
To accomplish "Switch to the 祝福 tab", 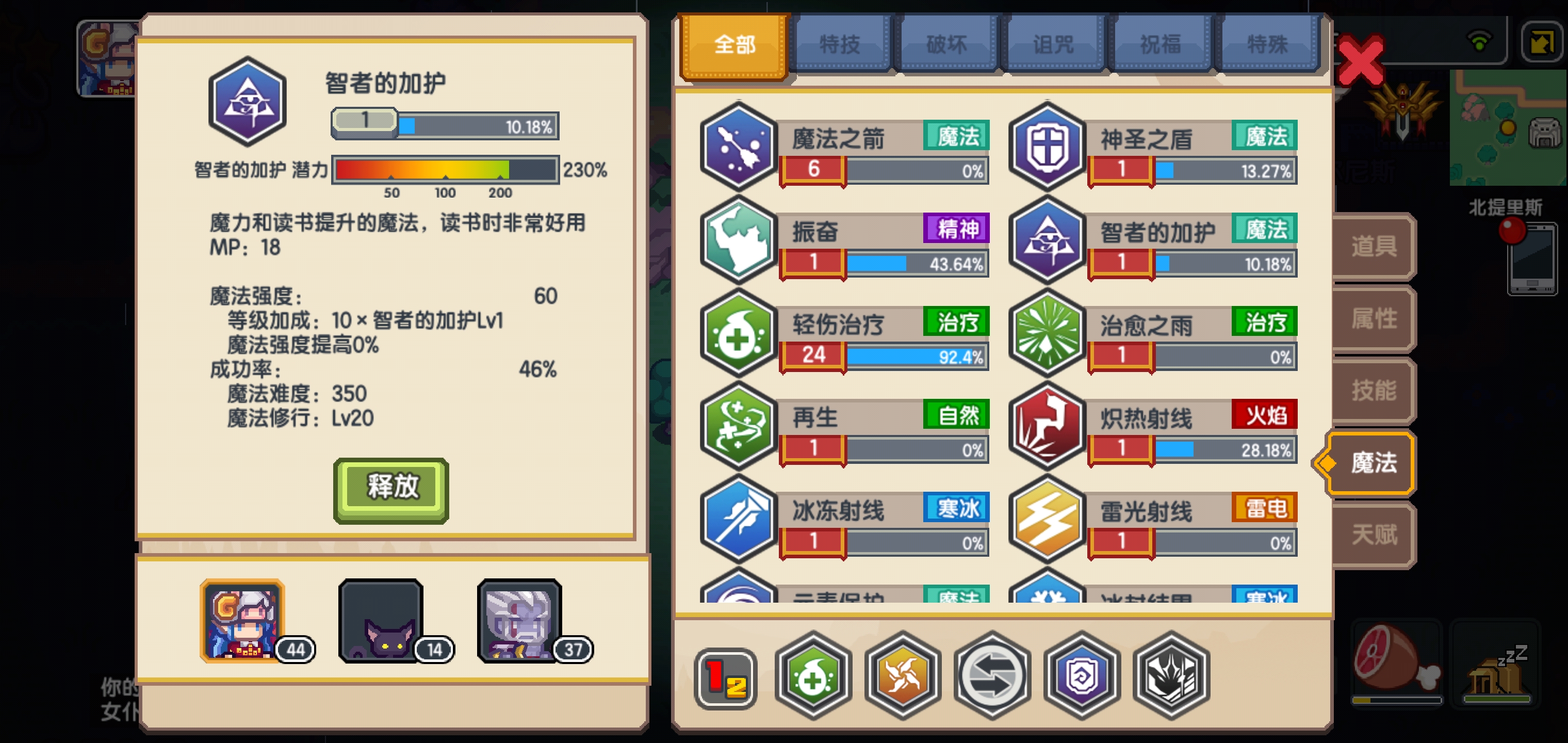I will point(1159,43).
